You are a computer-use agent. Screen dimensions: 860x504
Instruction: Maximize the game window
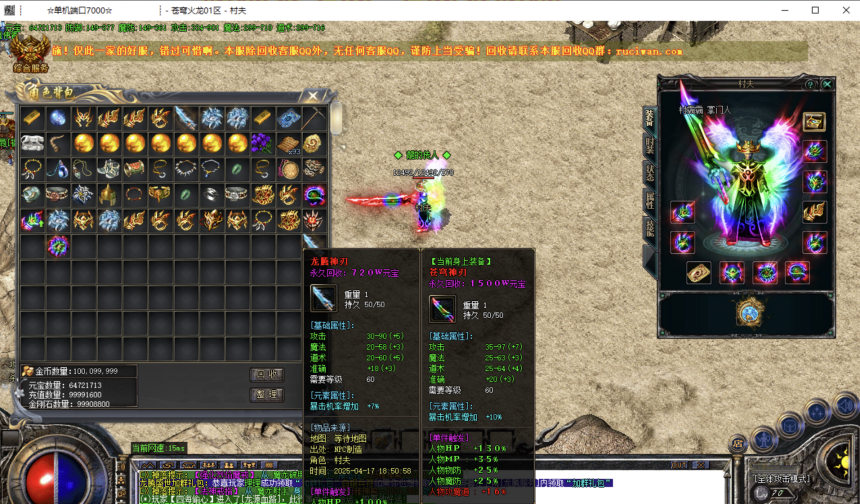pos(815,10)
